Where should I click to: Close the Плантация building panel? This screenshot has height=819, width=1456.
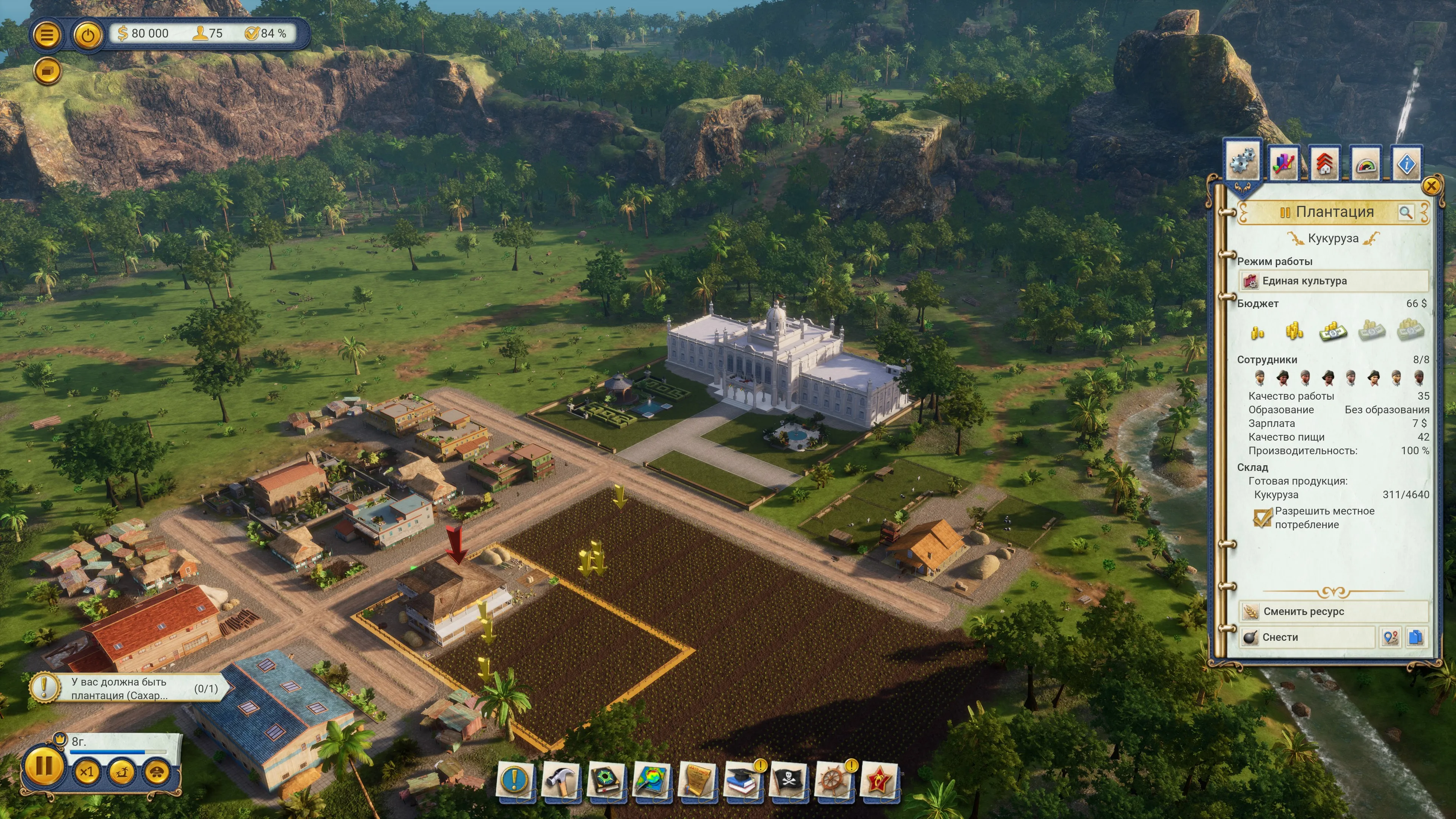click(x=1431, y=186)
